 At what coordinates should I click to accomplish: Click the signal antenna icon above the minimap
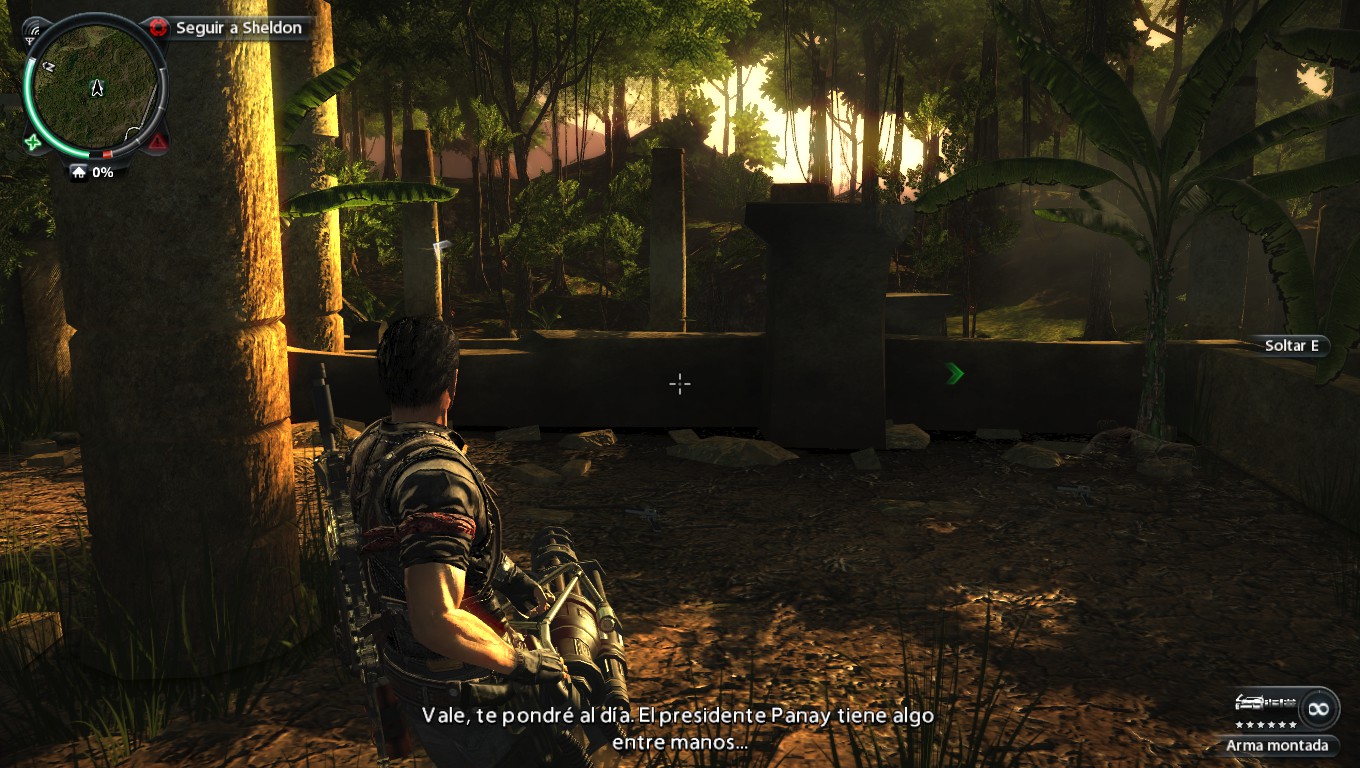tap(33, 33)
